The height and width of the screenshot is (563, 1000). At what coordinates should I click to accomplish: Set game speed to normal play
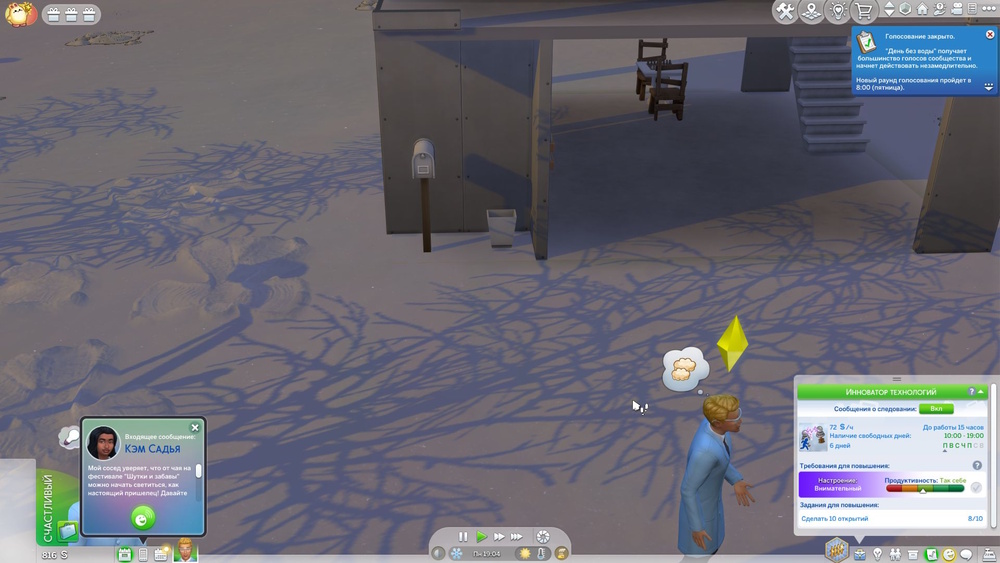[481, 537]
